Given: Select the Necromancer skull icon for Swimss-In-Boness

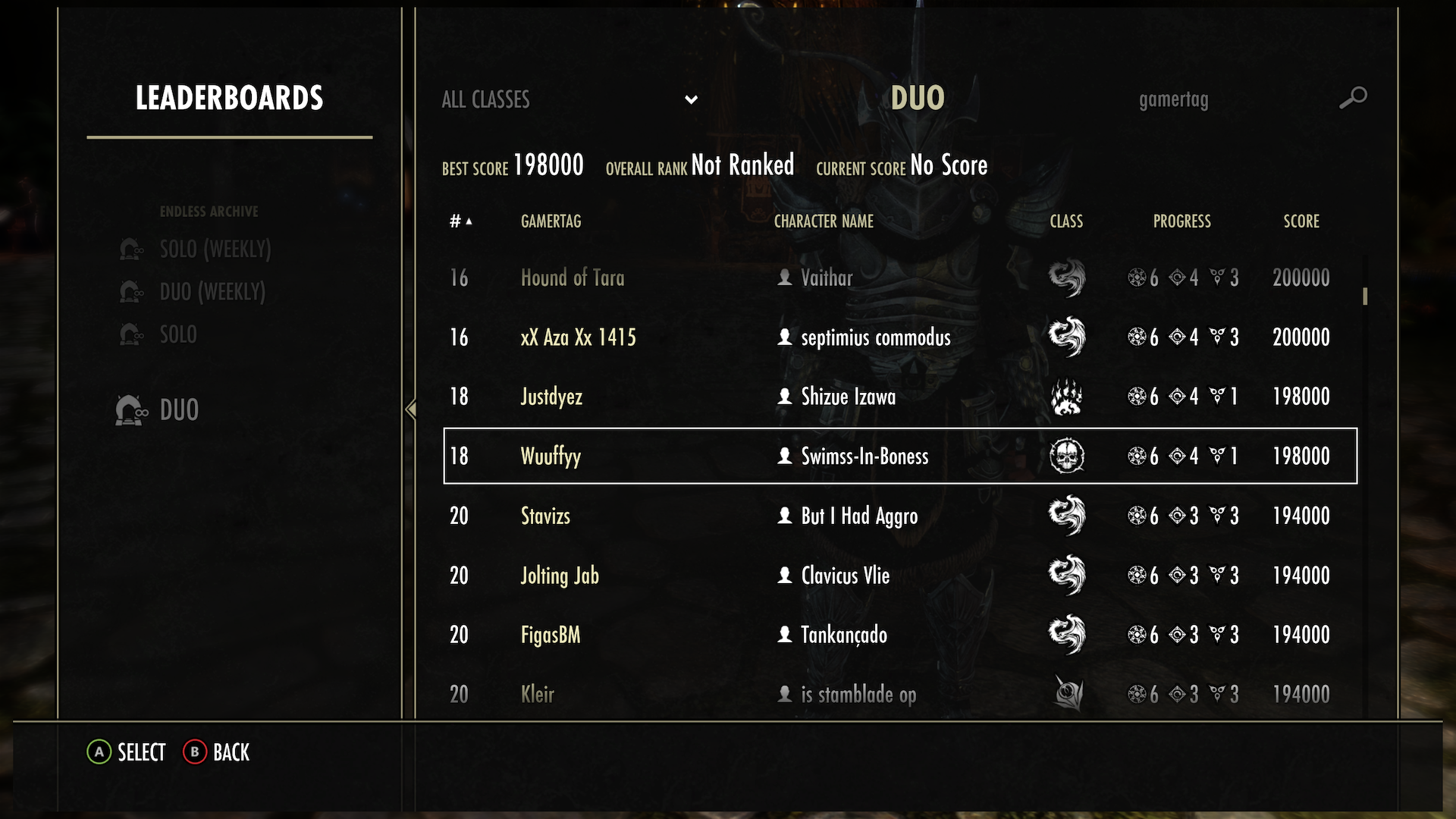Looking at the screenshot, I should (x=1066, y=456).
